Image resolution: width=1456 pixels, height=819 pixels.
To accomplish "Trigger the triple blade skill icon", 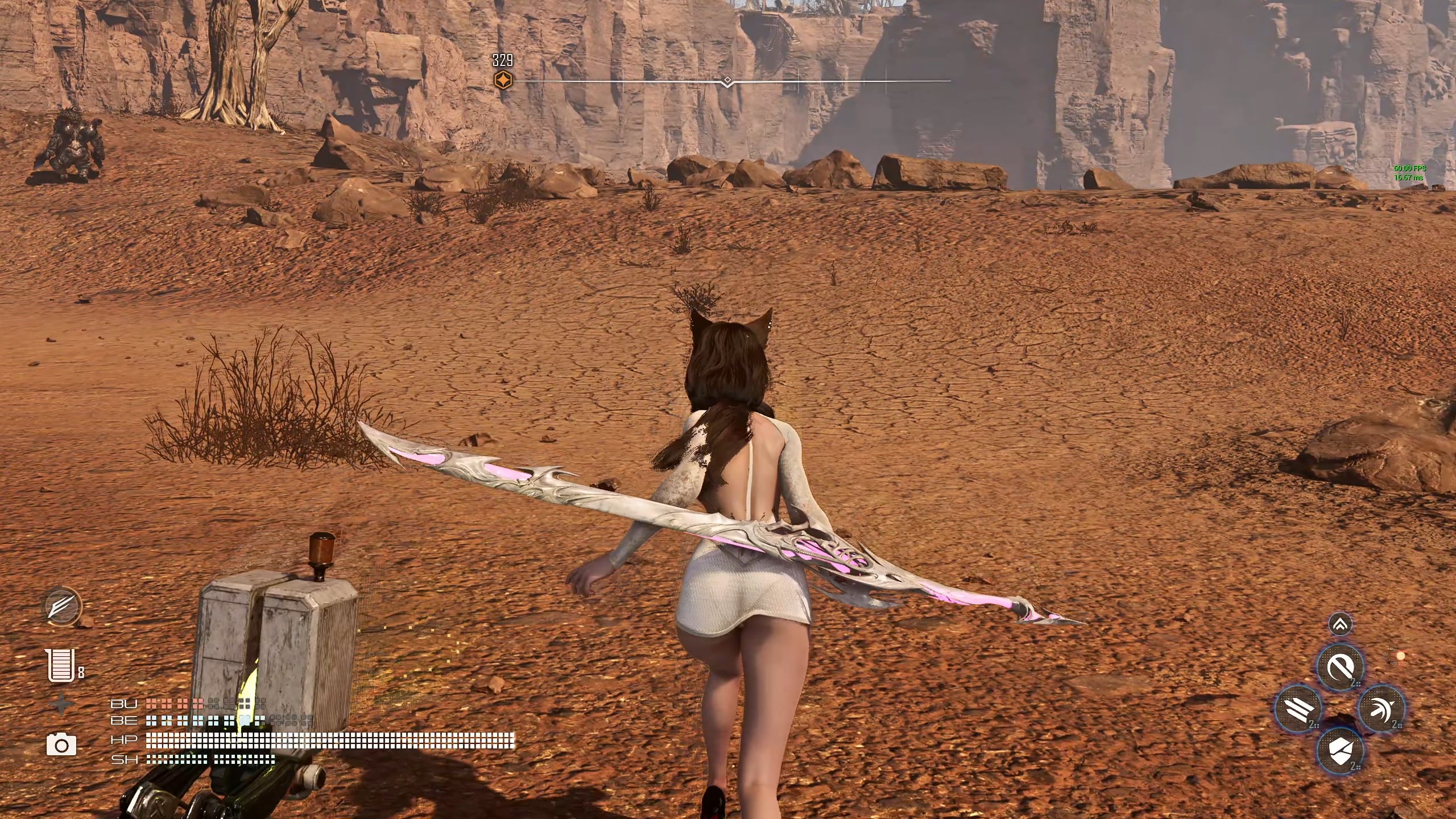I will tap(1298, 708).
